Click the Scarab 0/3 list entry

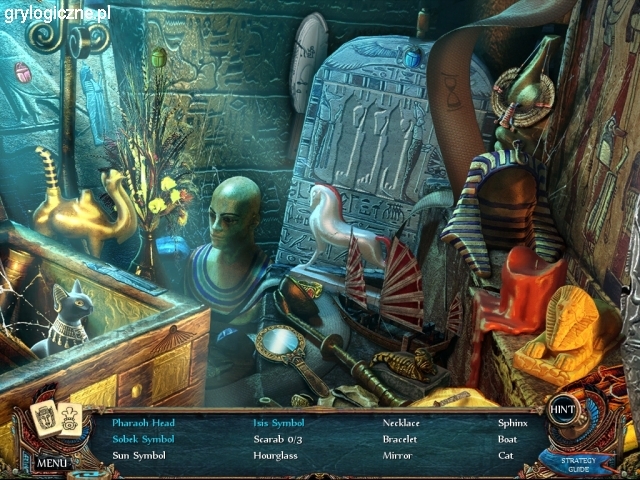pos(276,439)
